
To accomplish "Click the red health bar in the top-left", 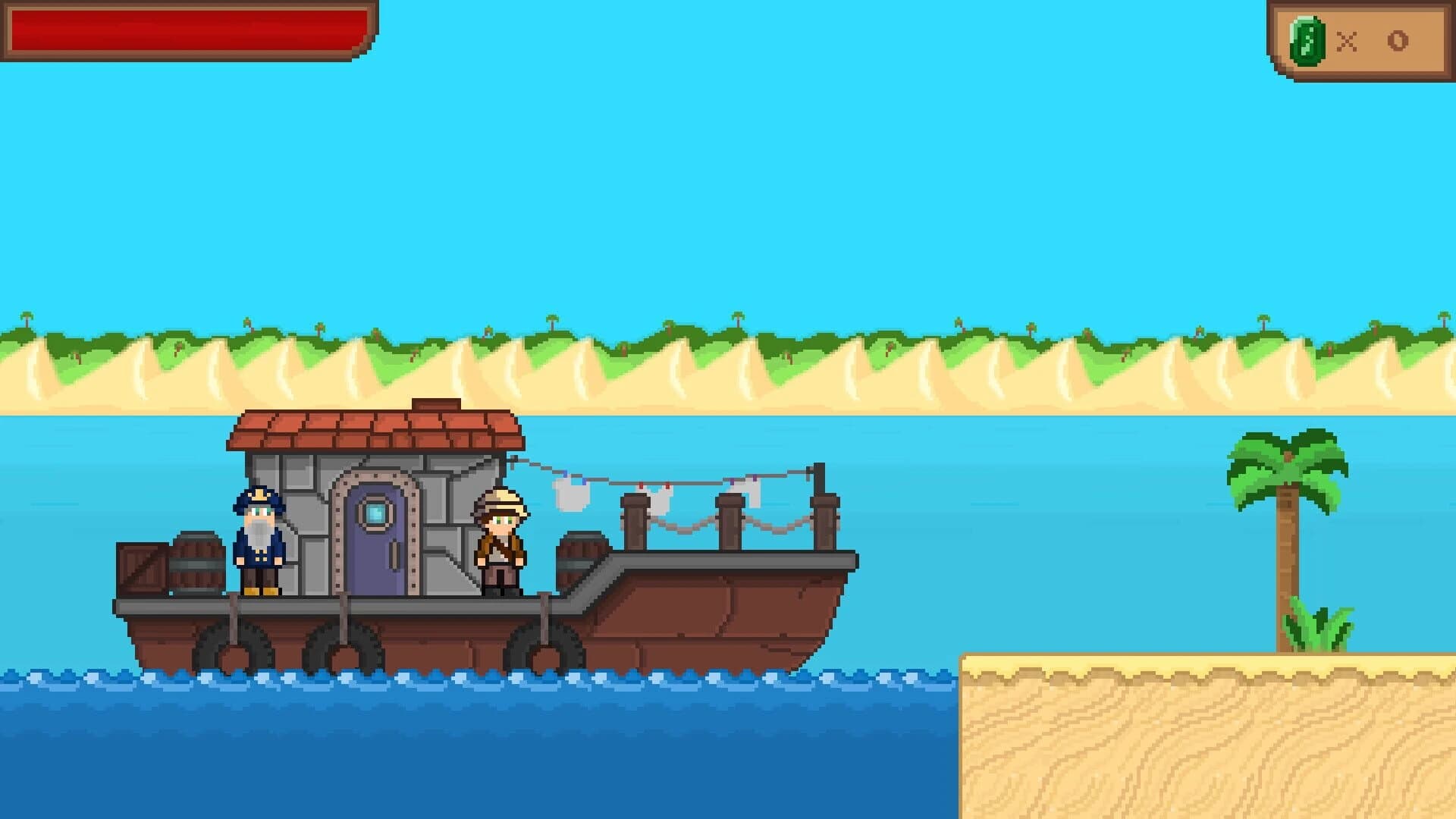I will pos(186,30).
